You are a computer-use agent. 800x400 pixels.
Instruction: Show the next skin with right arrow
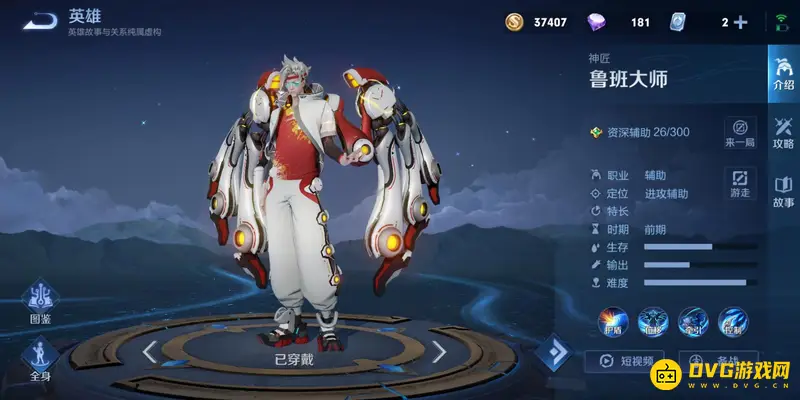439,351
